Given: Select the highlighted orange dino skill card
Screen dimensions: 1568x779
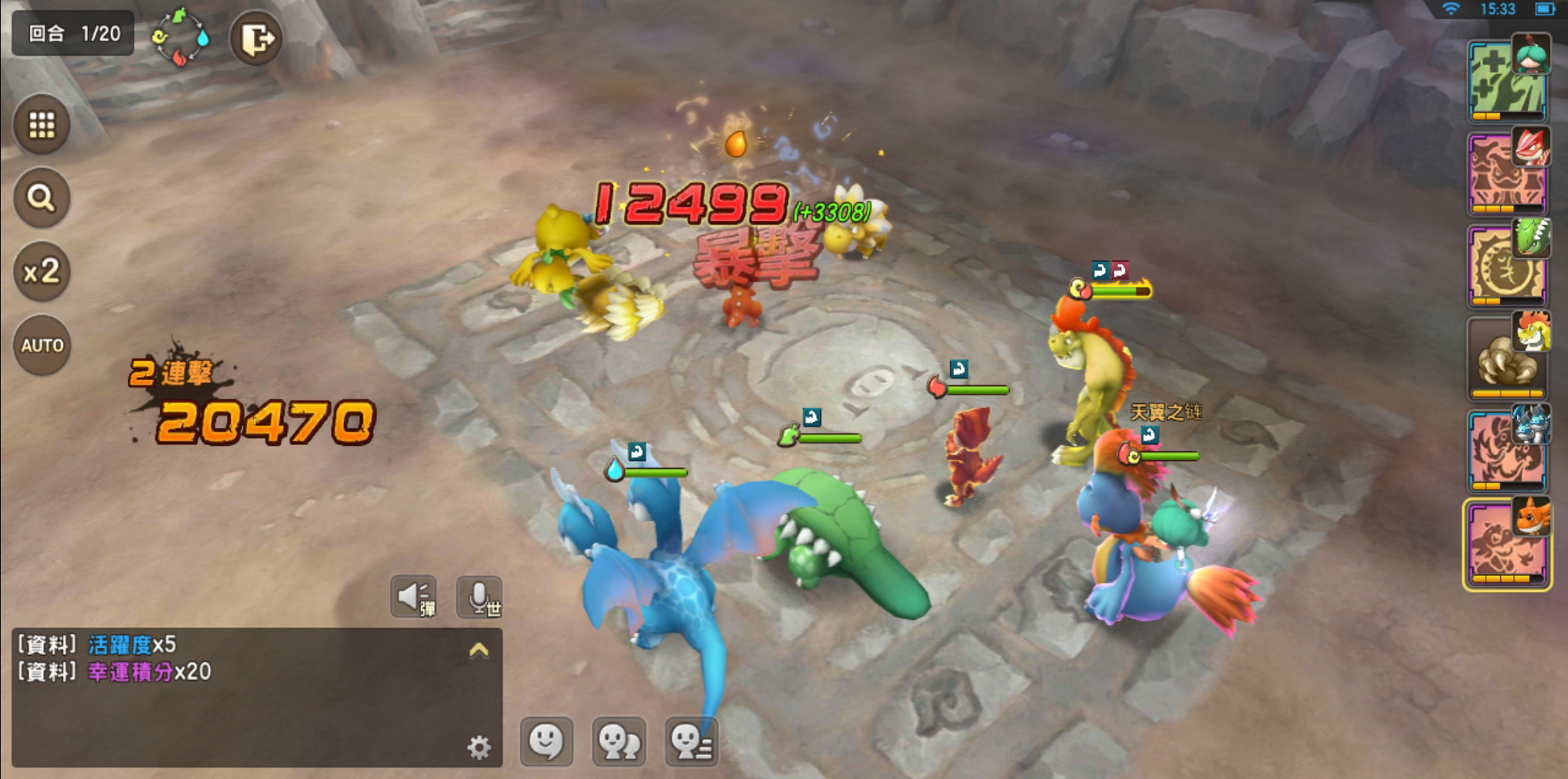Looking at the screenshot, I should click(1507, 544).
